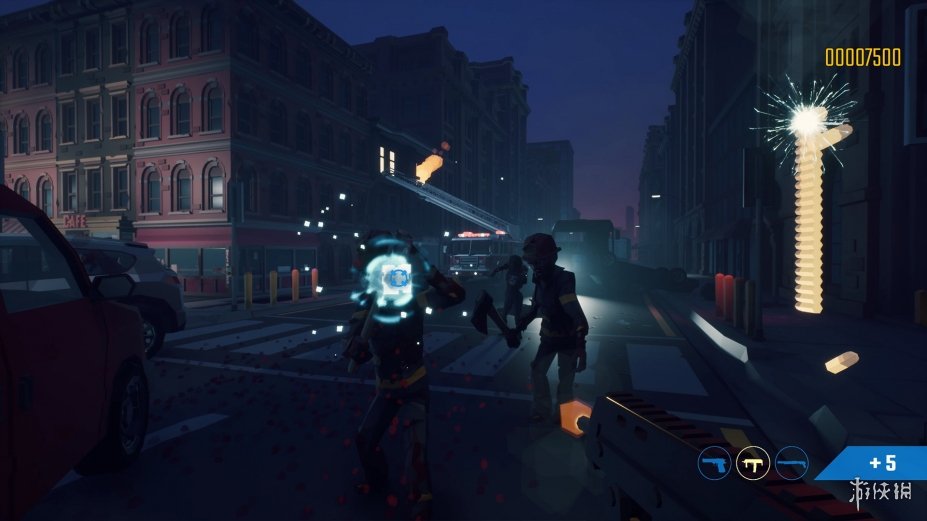The height and width of the screenshot is (521, 927).
Task: Choose the highlighted submachine gun icon
Action: coord(753,463)
